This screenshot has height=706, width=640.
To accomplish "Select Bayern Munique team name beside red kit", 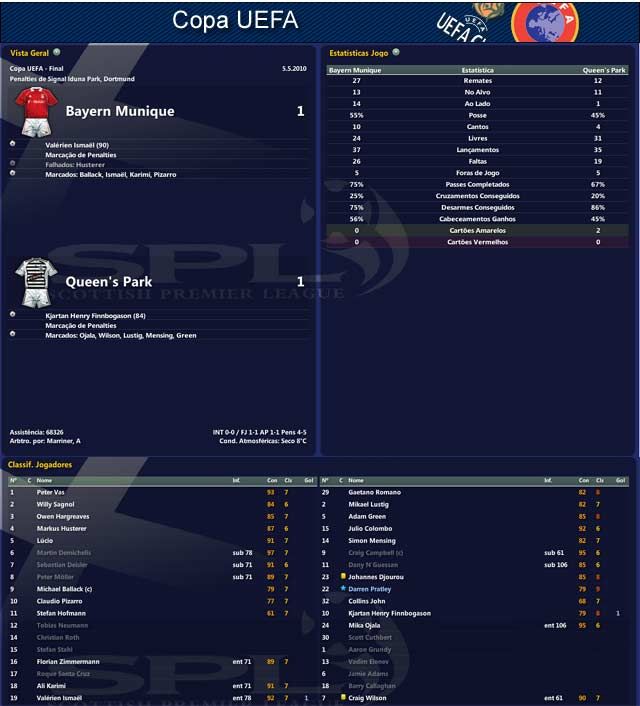I will pyautogui.click(x=119, y=111).
